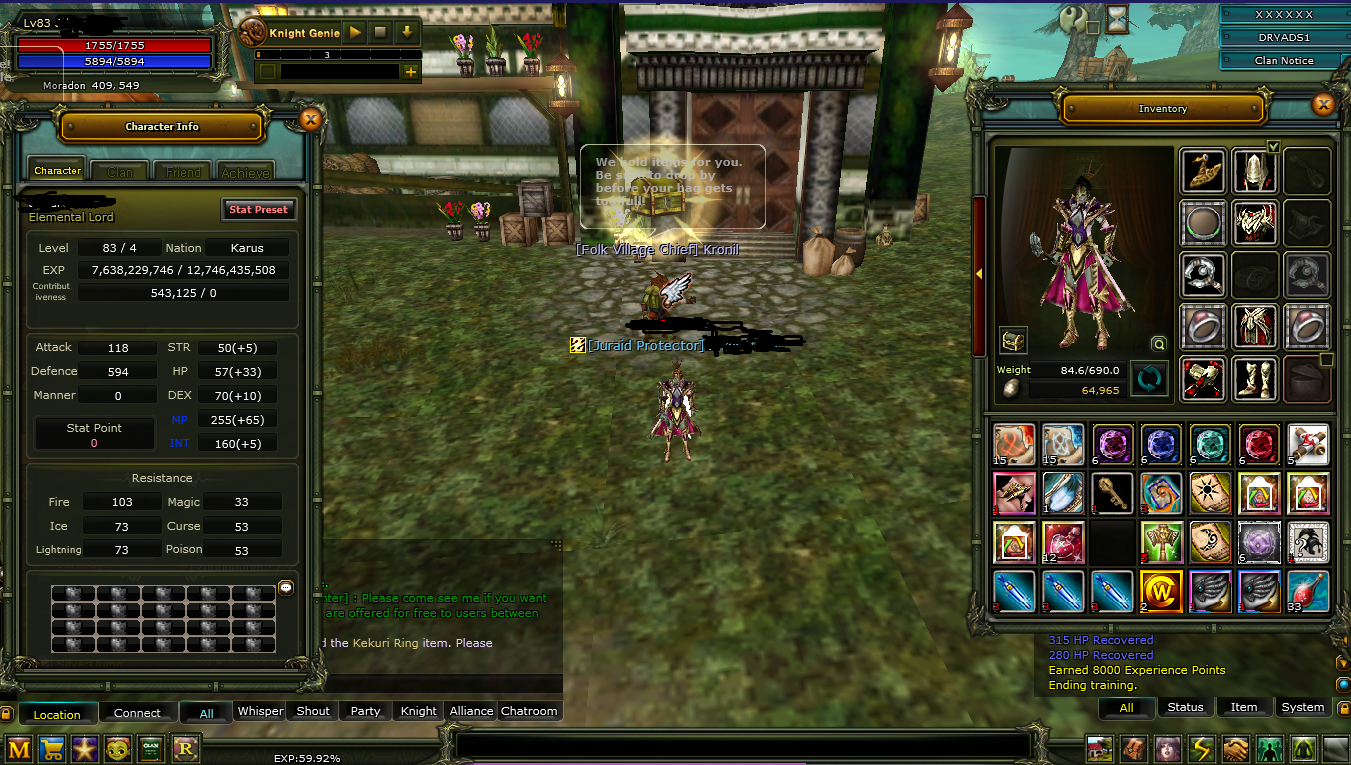Open the Stat Preset dropdown button

pos(259,209)
